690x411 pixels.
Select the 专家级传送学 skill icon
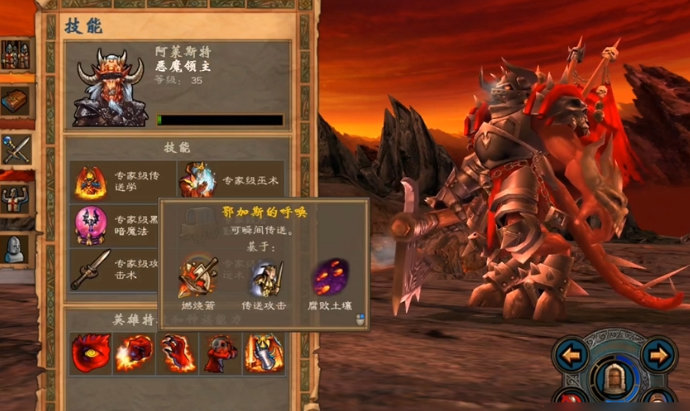(x=91, y=180)
